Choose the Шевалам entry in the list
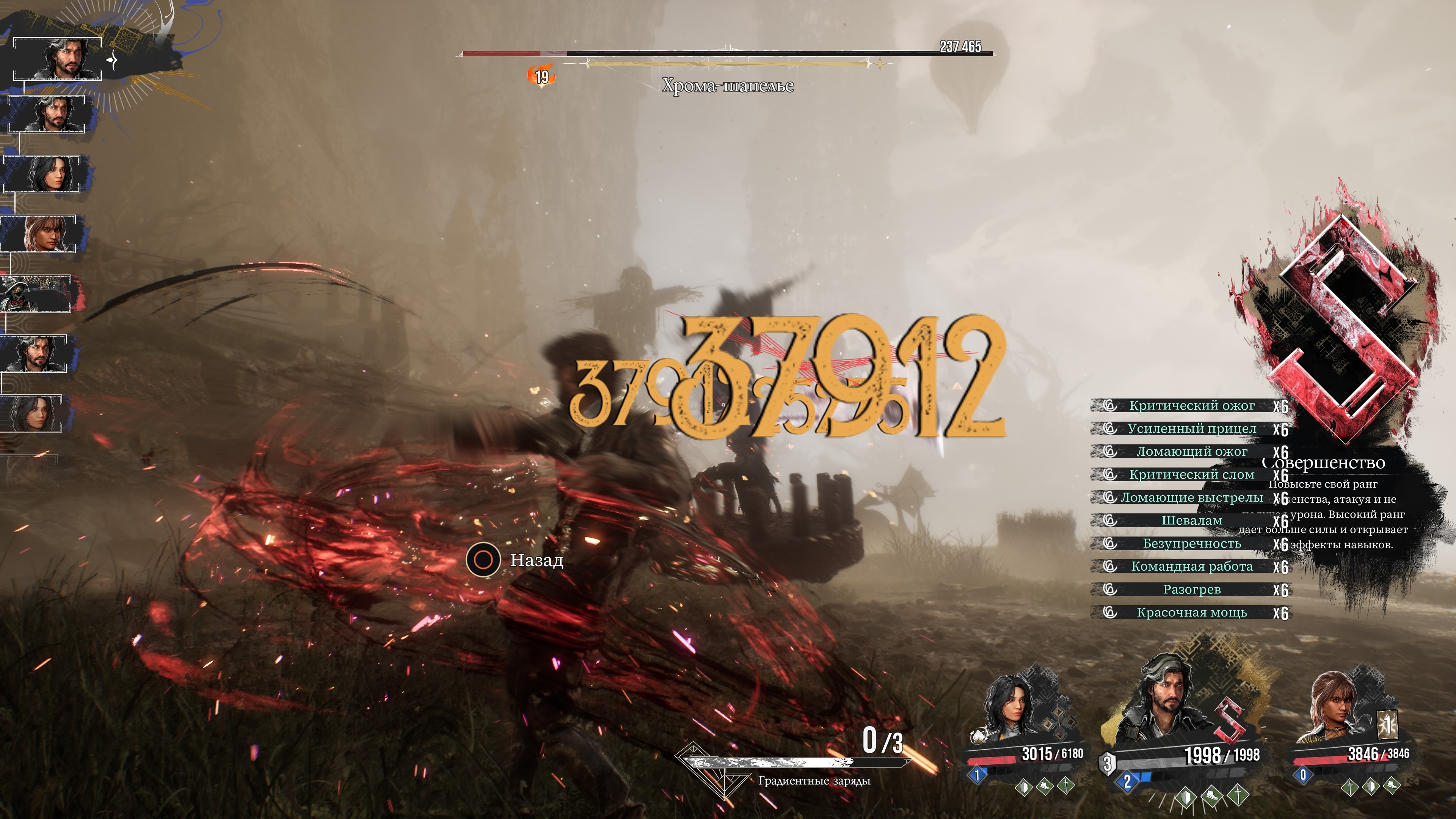This screenshot has width=1456, height=819. coord(1191,521)
